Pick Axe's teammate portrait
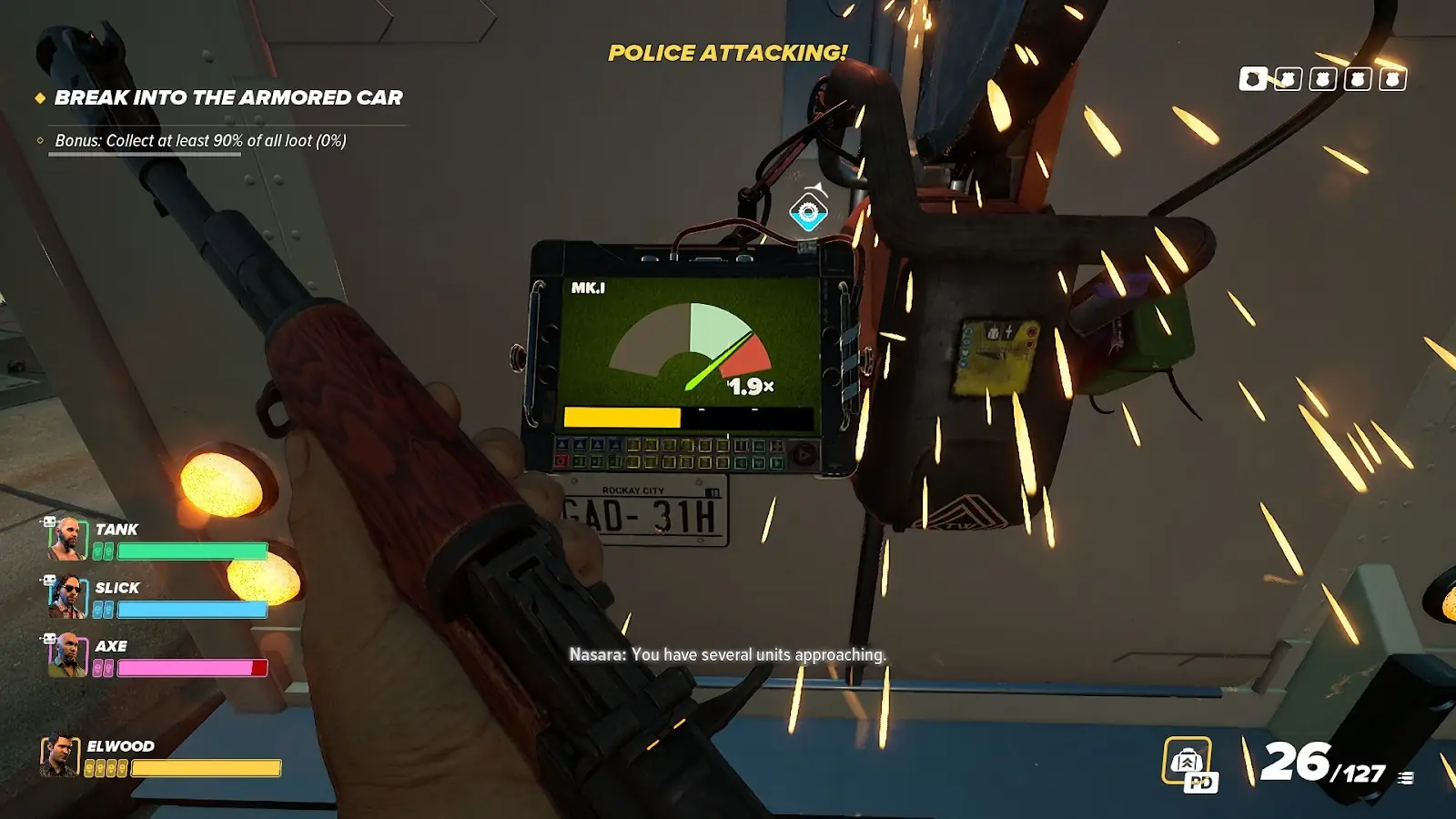Screen dimensions: 1456x819 pyautogui.click(x=67, y=655)
